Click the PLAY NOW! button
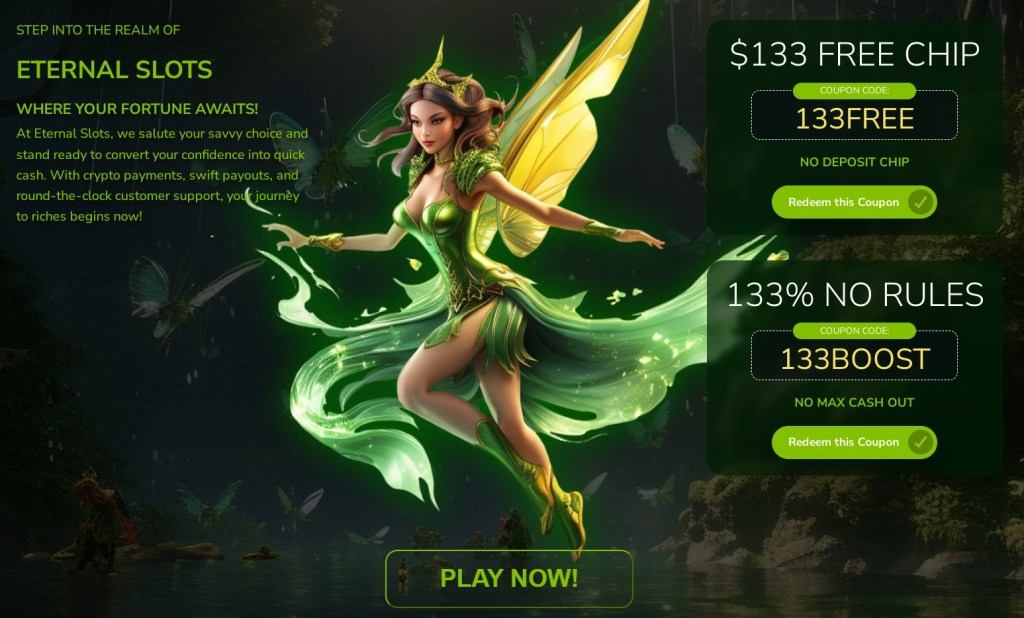The image size is (1024, 618). (509, 578)
